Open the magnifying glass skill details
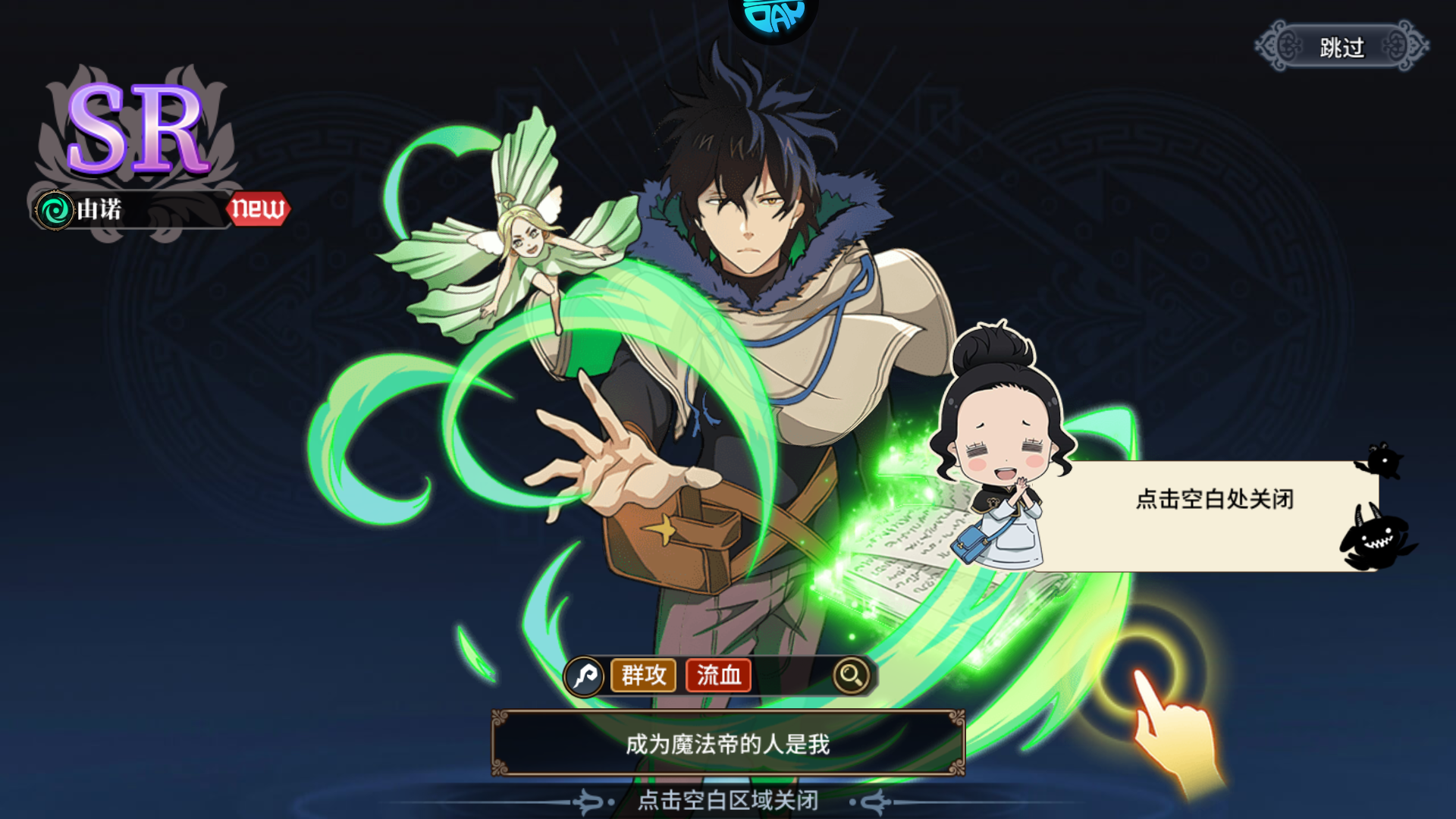The image size is (1456, 819). point(851,674)
